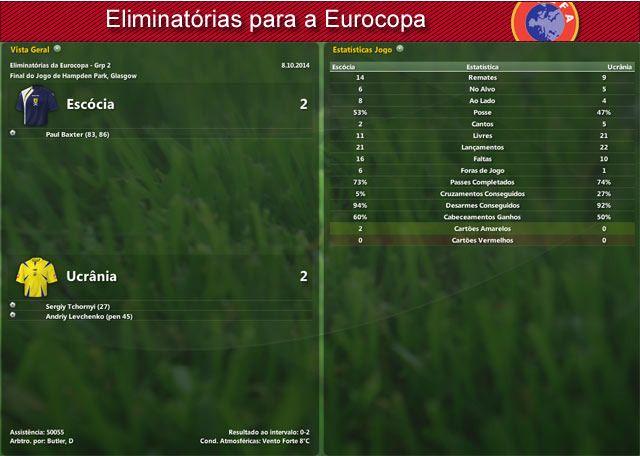
Task: Select the Escócia team name
Action: pos(90,104)
